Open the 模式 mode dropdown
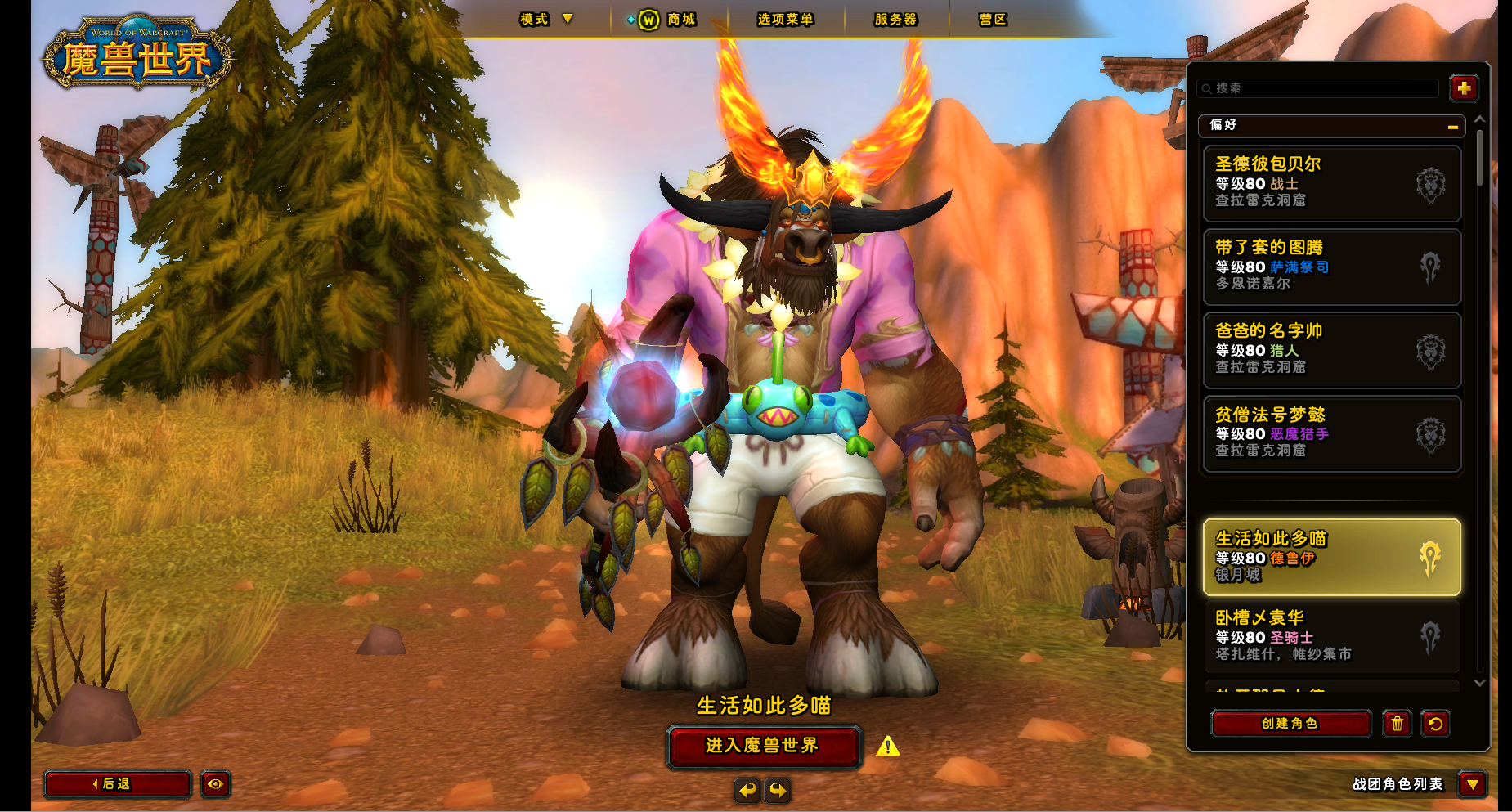This screenshot has height=812, width=1512. [546, 19]
